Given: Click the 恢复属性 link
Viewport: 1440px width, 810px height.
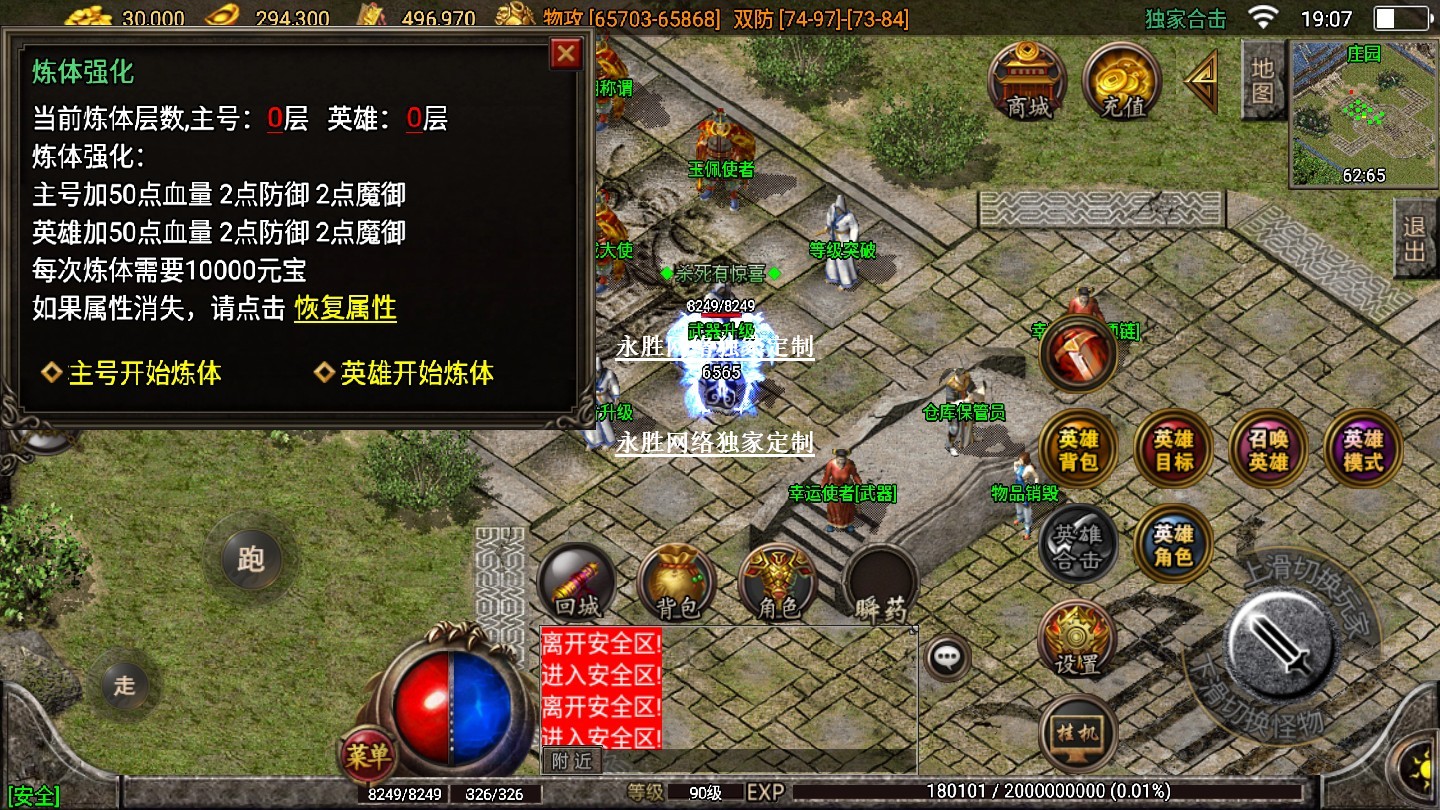Looking at the screenshot, I should pos(345,308).
